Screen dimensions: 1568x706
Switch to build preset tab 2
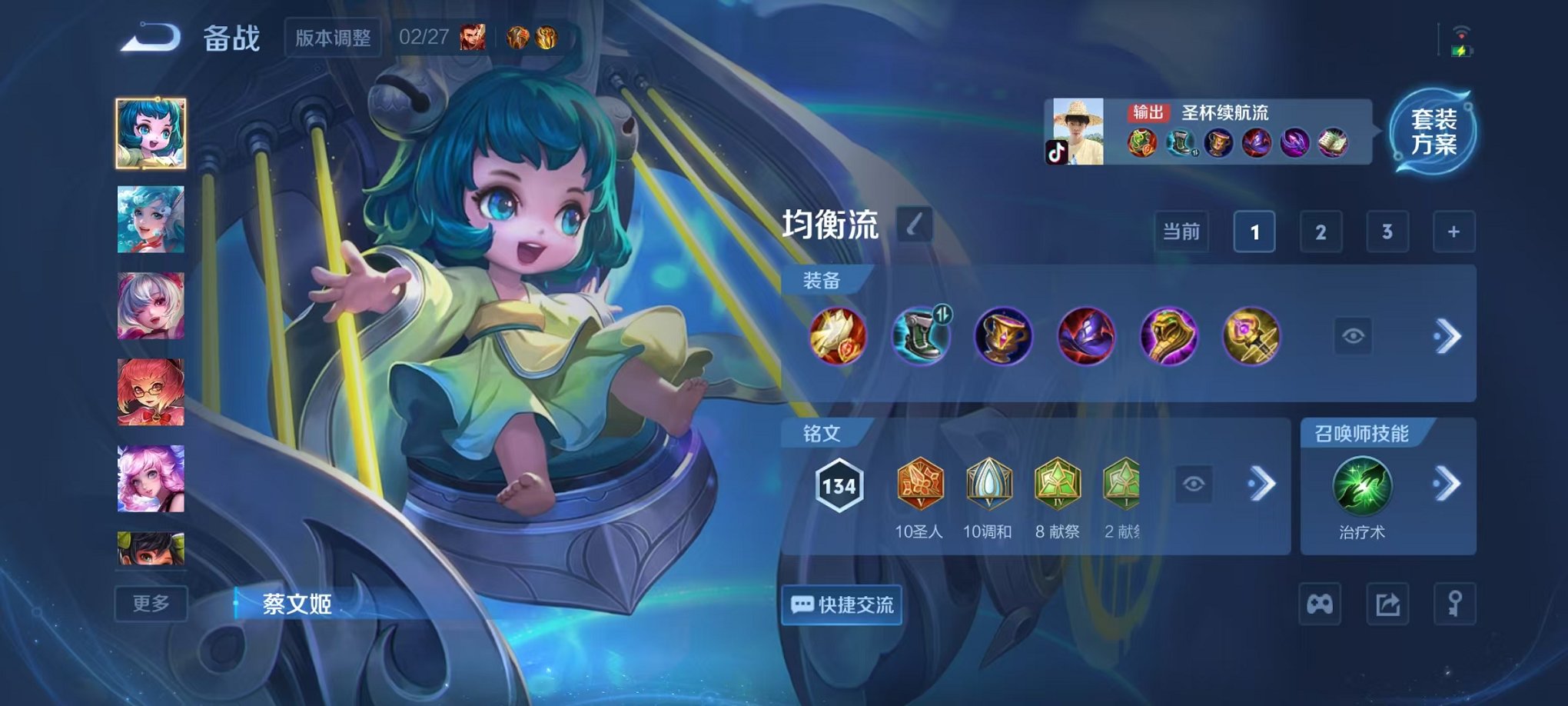coord(1321,231)
